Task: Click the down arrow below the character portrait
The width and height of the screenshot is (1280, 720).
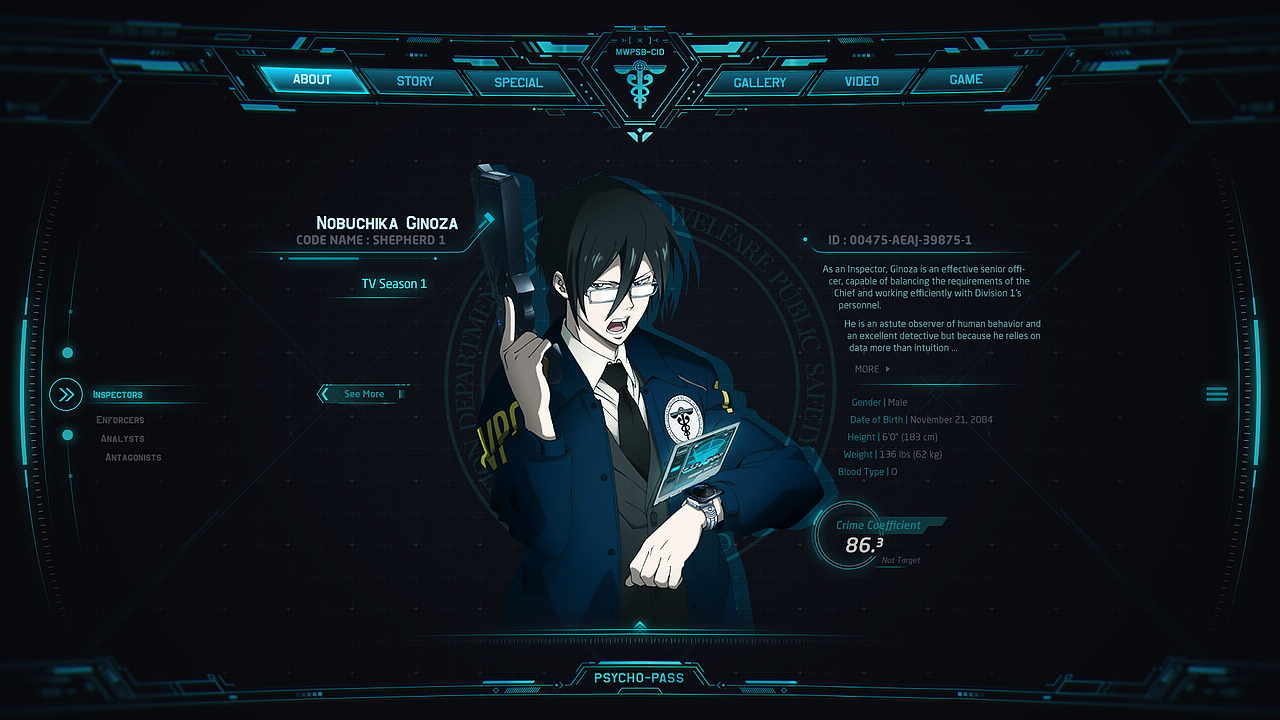Action: (640, 622)
